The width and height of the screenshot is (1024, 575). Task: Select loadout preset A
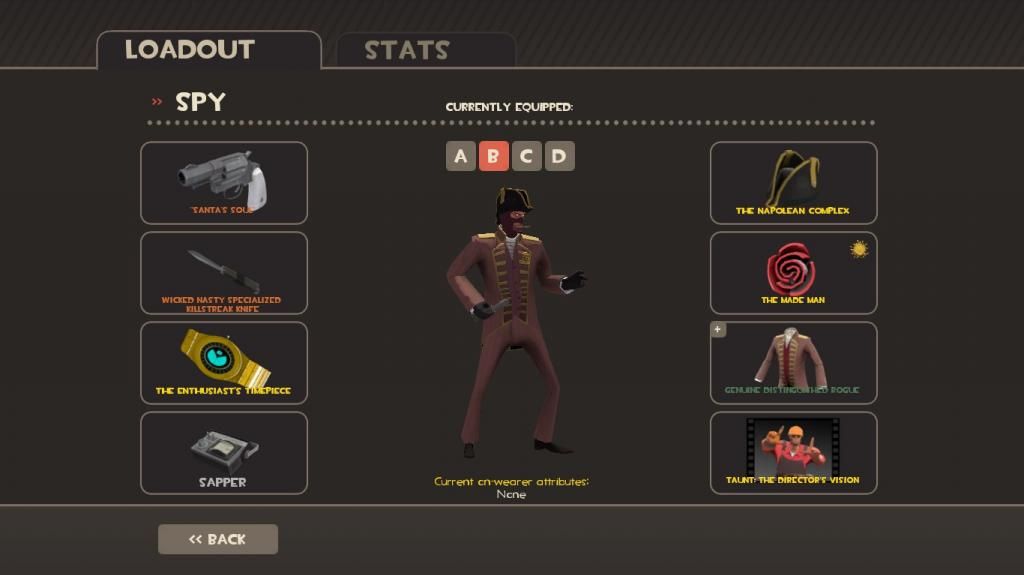(x=460, y=156)
